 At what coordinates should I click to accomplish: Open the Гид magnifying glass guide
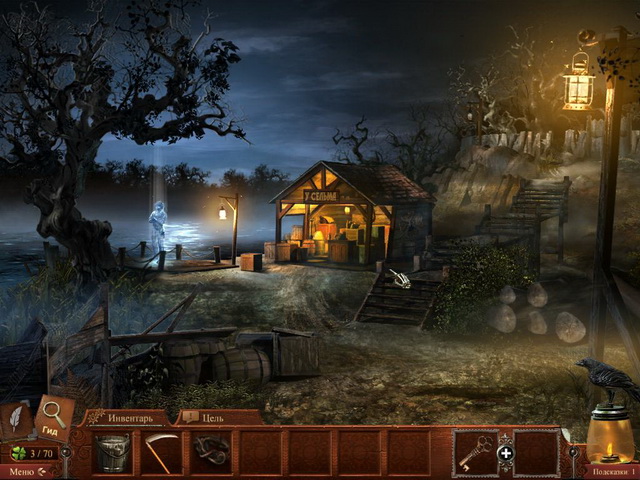53,415
